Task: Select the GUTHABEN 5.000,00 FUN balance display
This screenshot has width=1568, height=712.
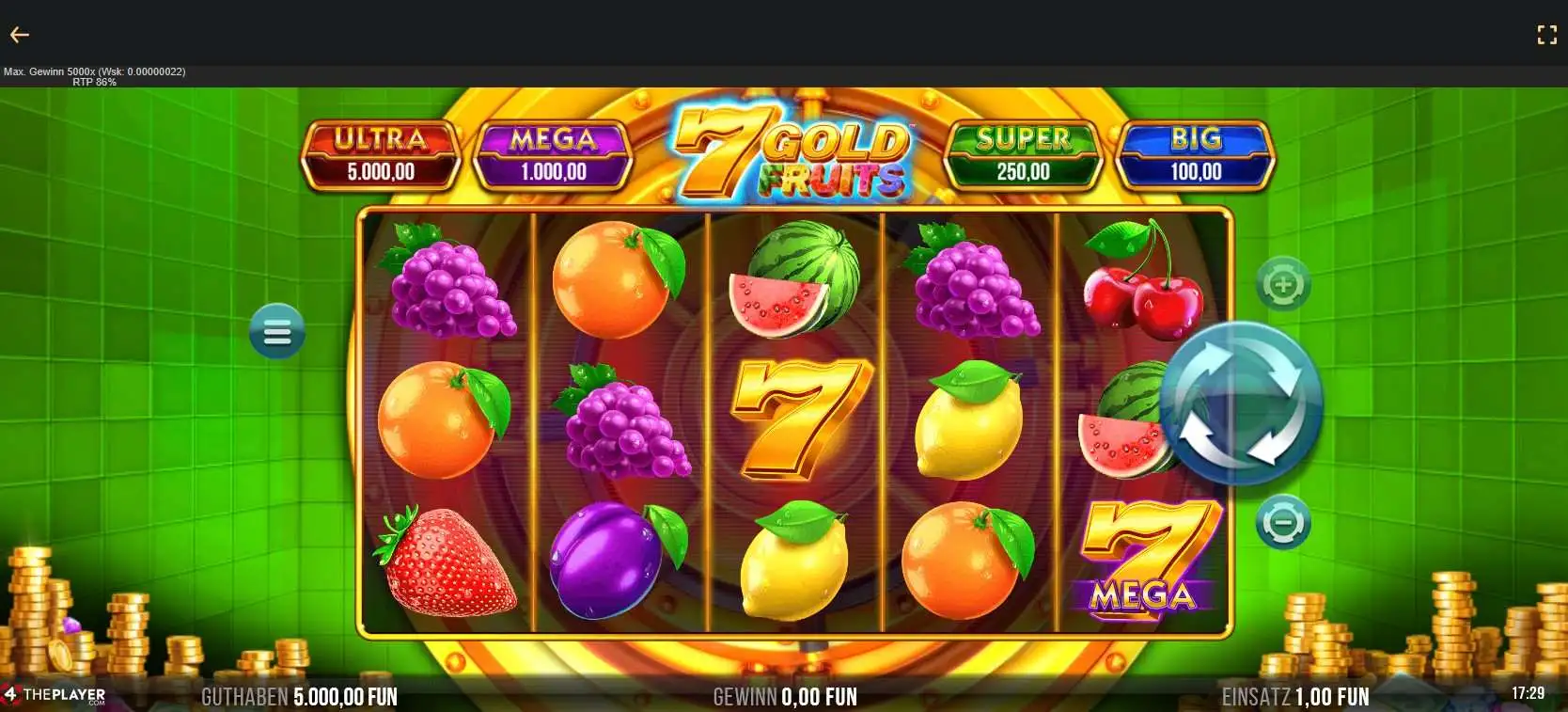Action: pos(301,697)
